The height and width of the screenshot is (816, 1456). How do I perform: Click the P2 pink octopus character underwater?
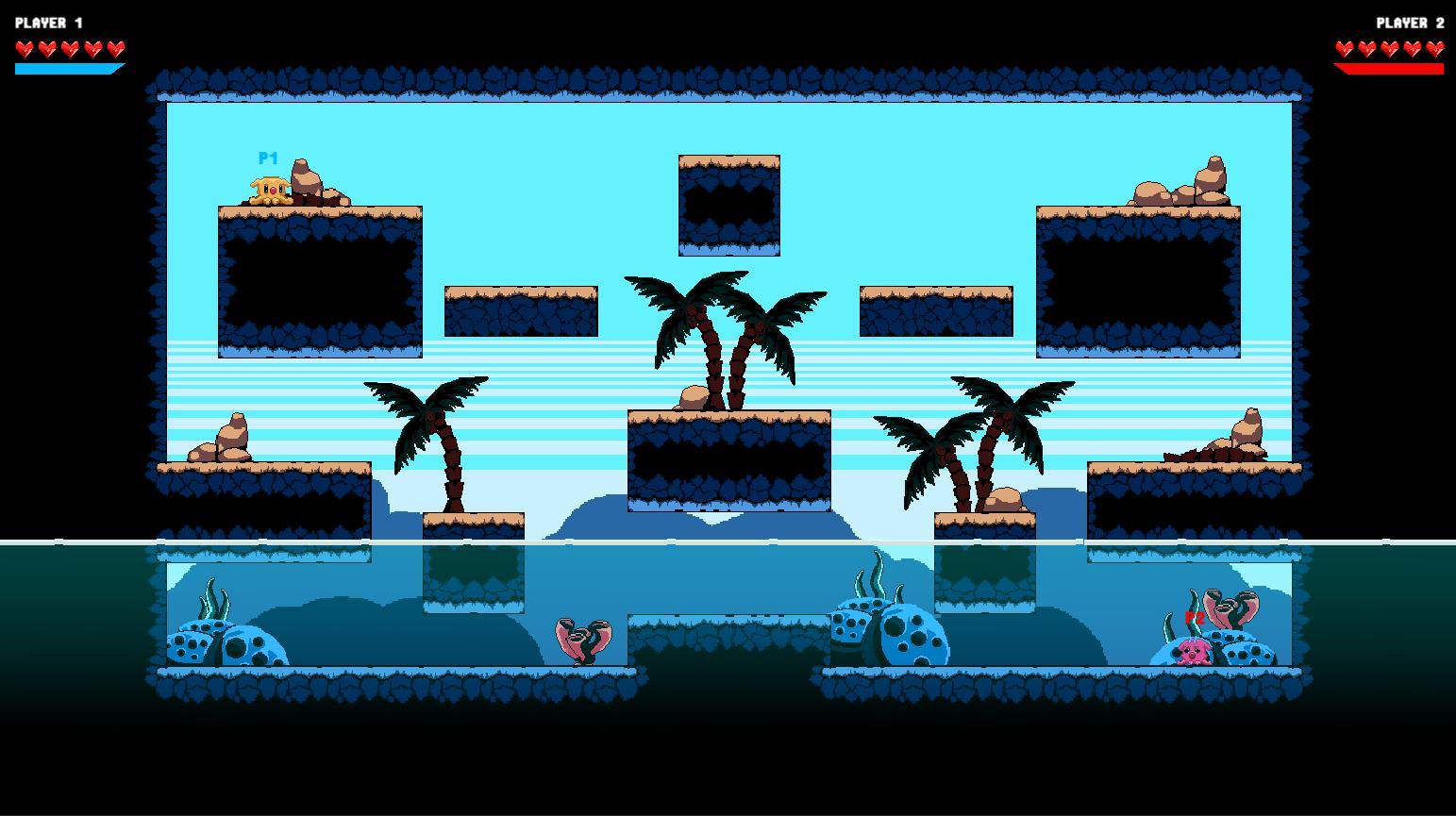coord(1191,651)
